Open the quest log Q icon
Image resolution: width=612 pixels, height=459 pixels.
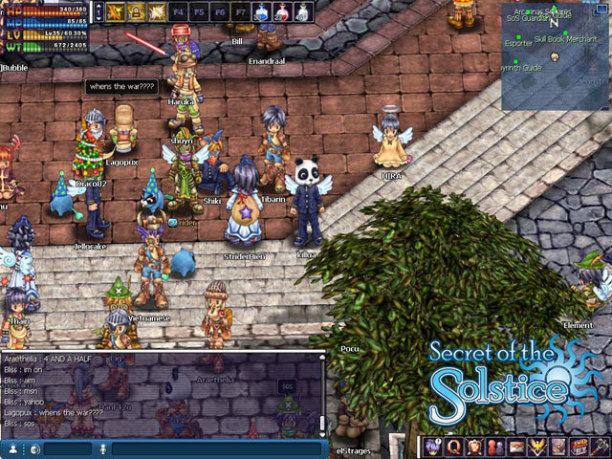tap(454, 447)
